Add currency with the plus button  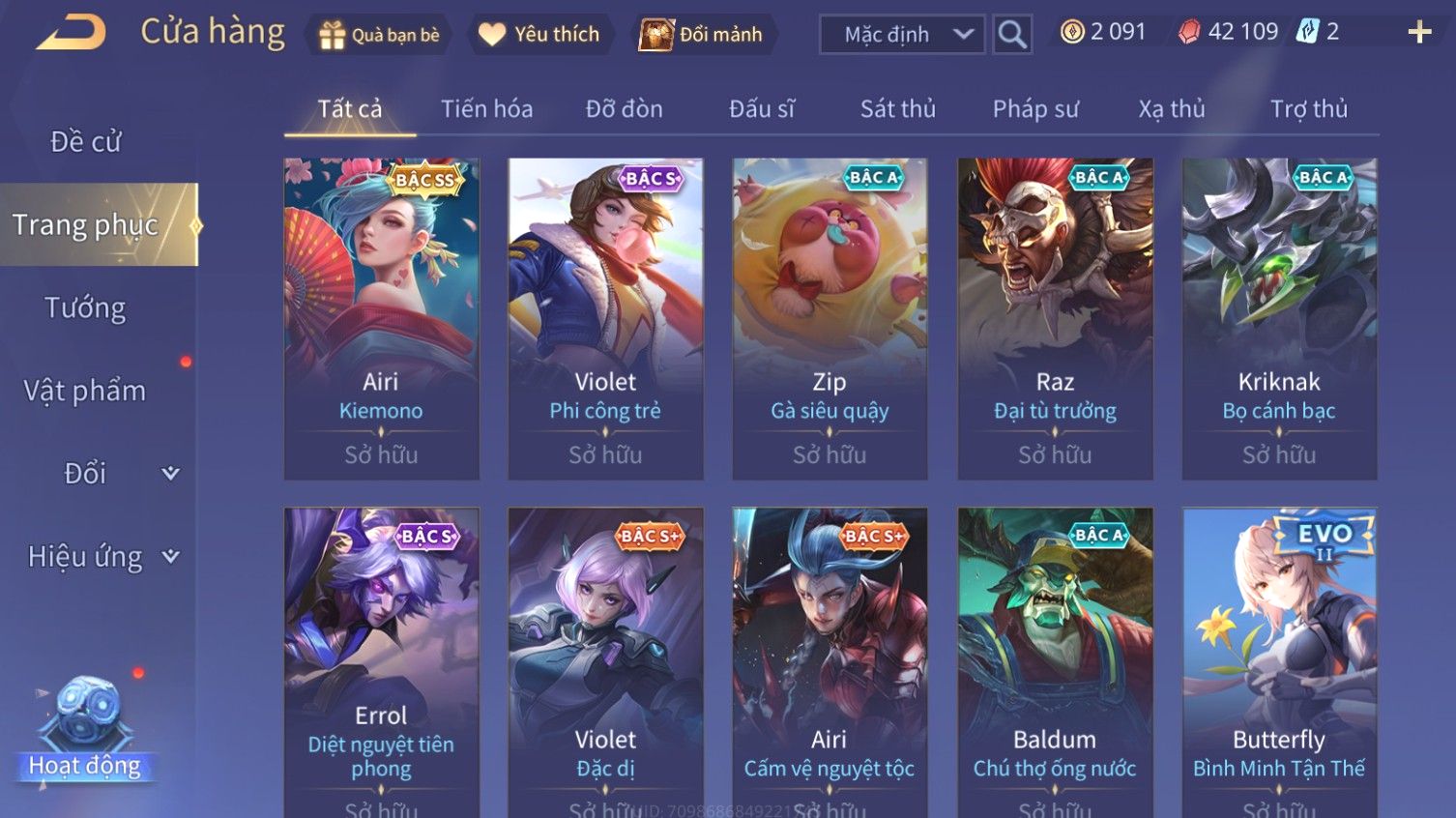tap(1419, 33)
